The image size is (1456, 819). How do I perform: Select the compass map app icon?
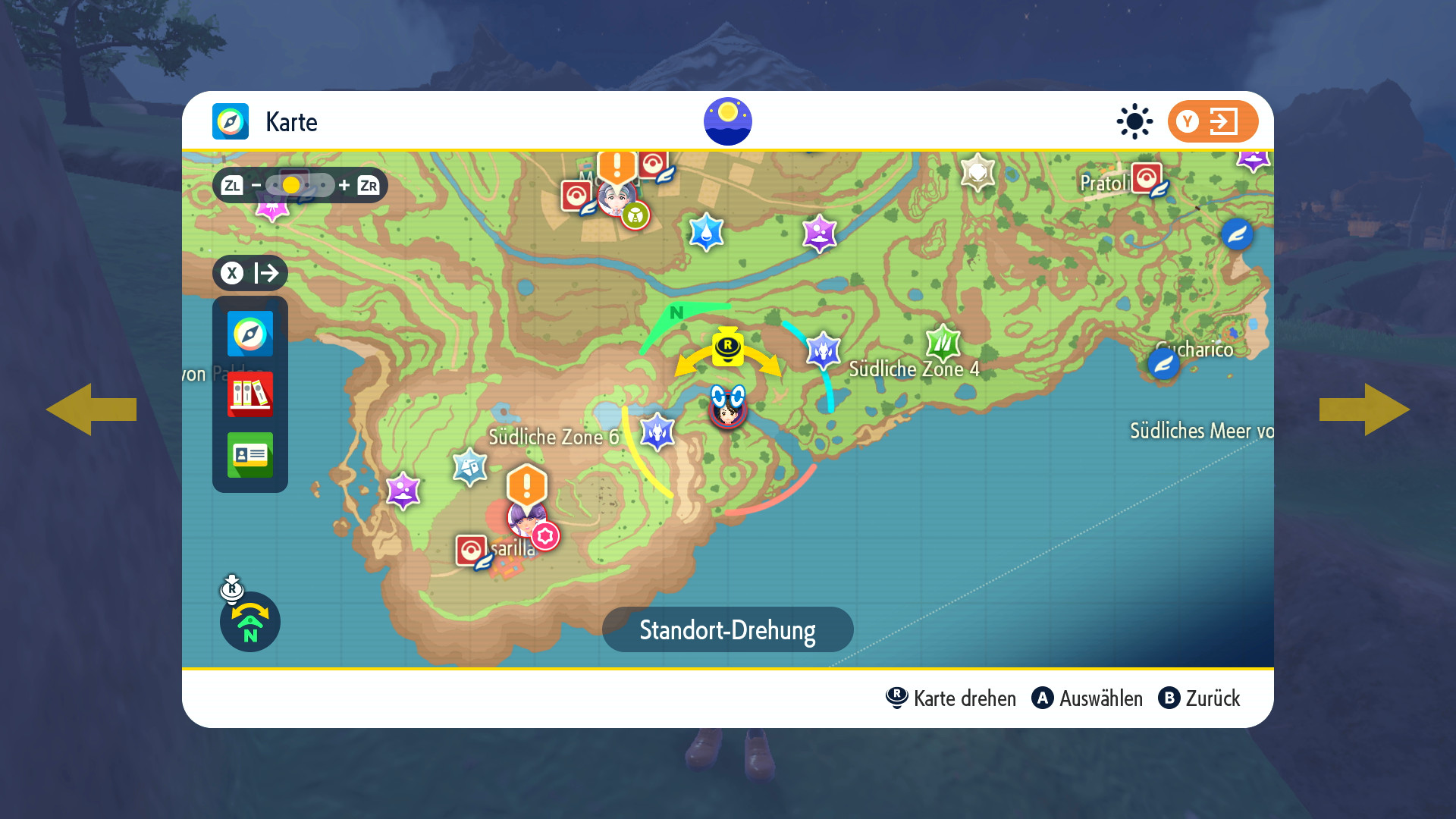click(250, 334)
